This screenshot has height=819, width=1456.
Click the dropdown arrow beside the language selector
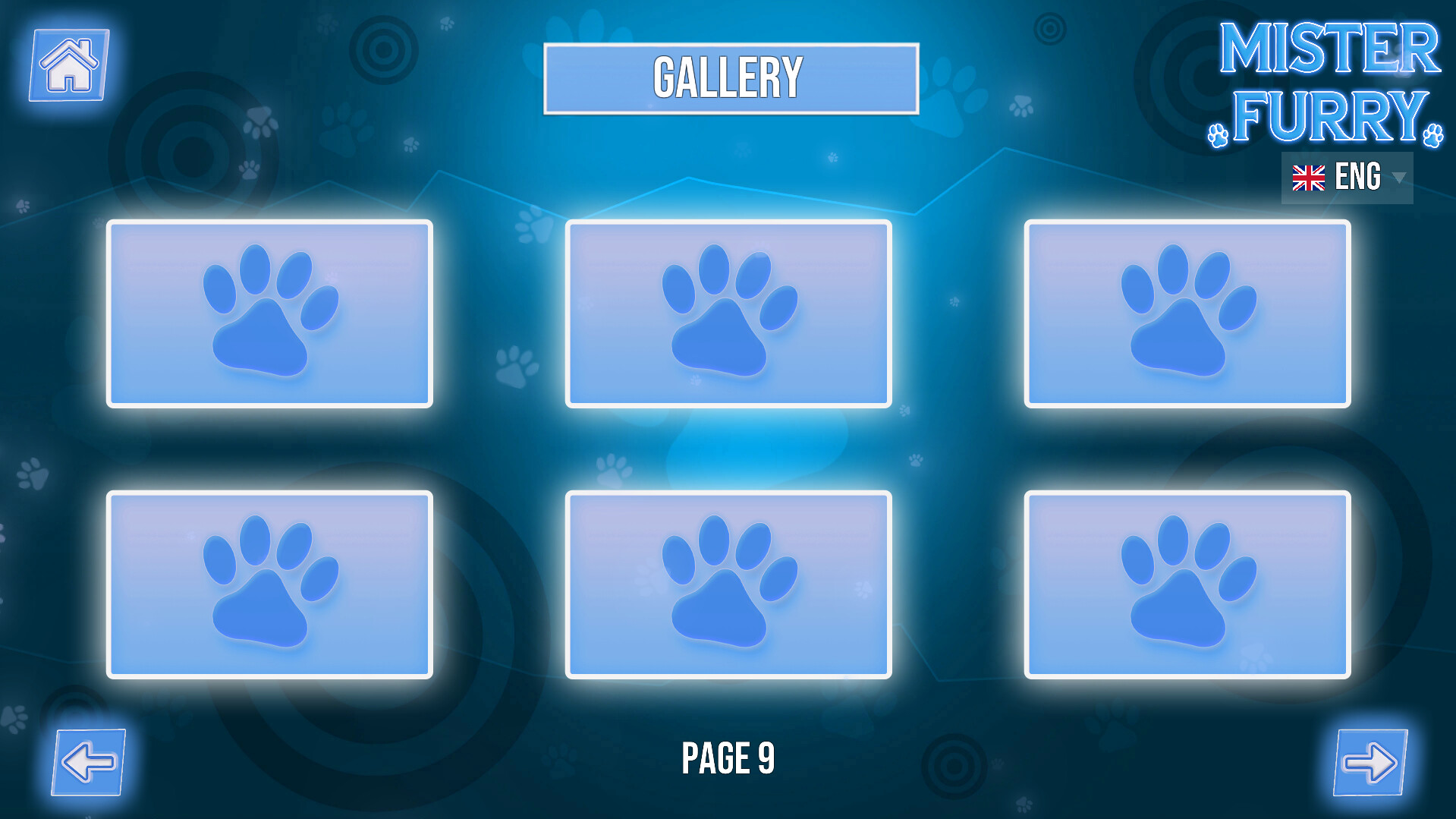1400,178
